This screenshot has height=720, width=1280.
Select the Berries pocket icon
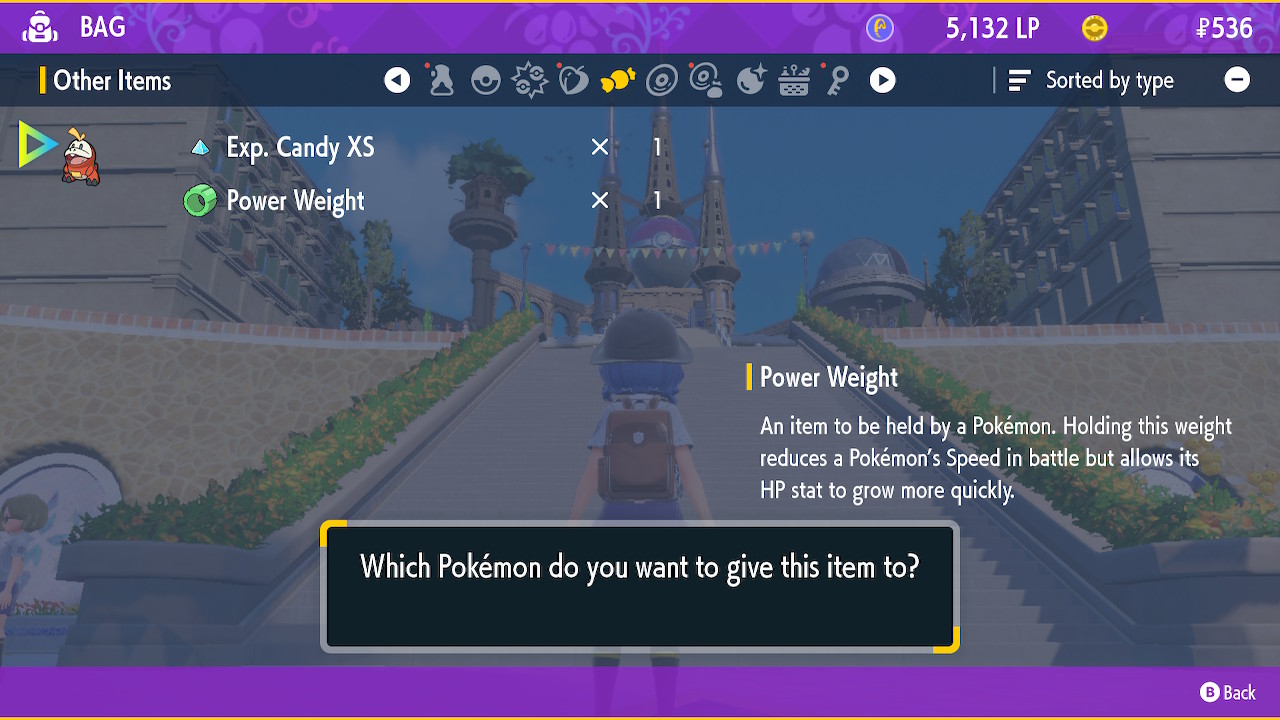pos(573,79)
